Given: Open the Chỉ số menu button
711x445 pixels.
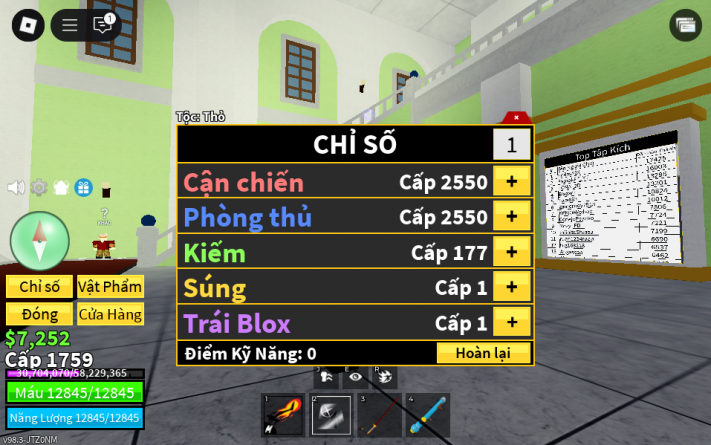Looking at the screenshot, I should pos(39,287).
